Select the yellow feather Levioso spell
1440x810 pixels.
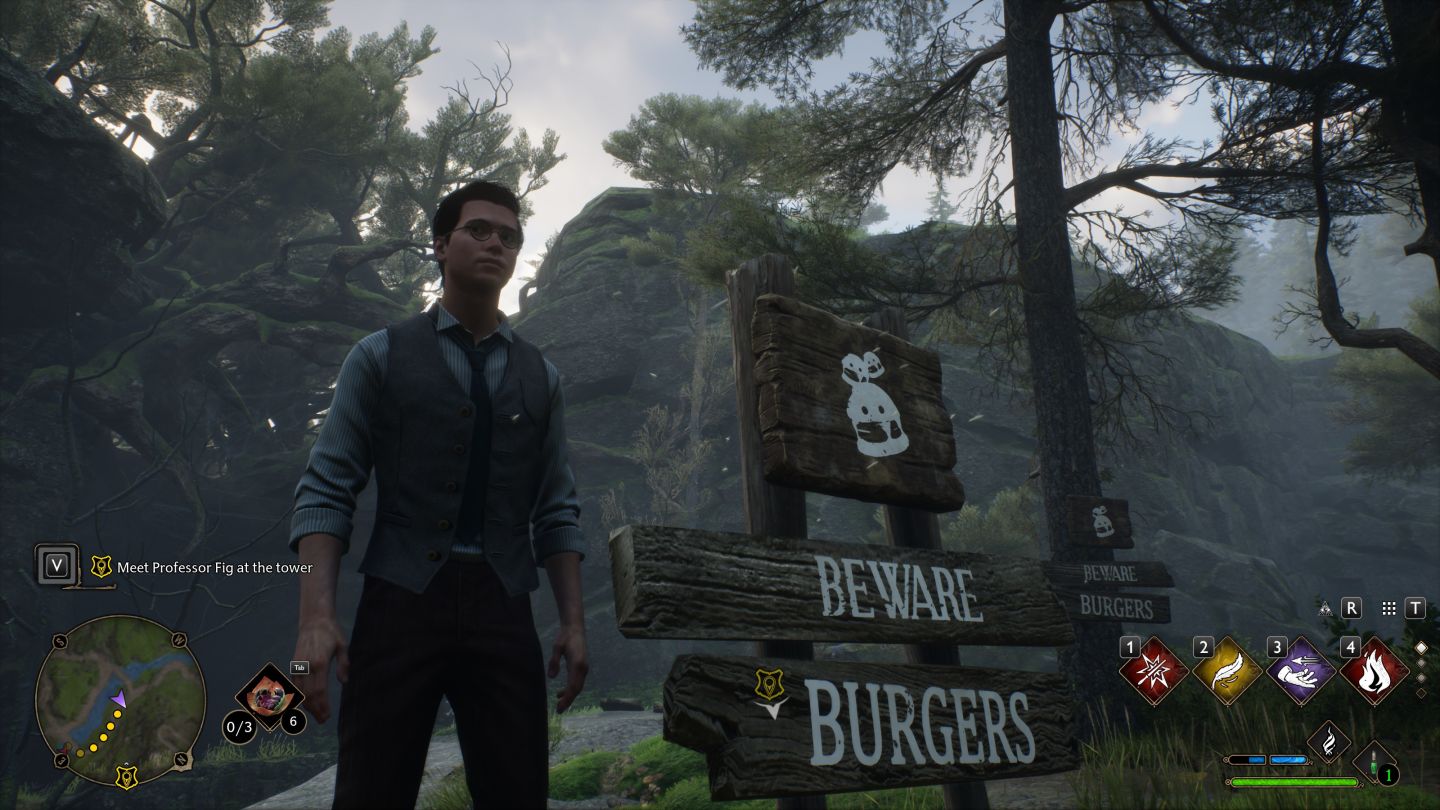click(x=1227, y=671)
